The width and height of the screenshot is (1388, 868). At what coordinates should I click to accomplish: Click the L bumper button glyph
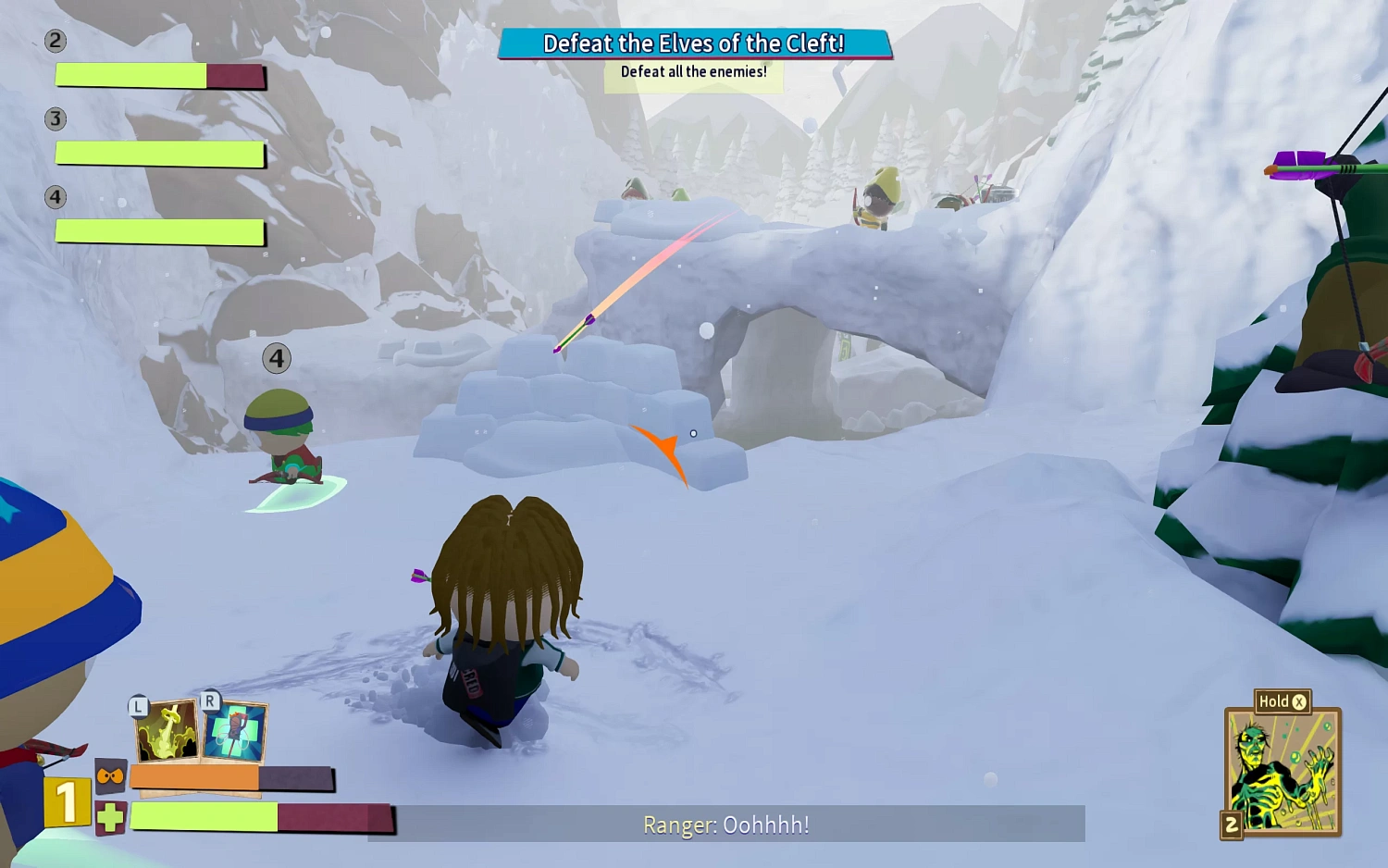(137, 705)
